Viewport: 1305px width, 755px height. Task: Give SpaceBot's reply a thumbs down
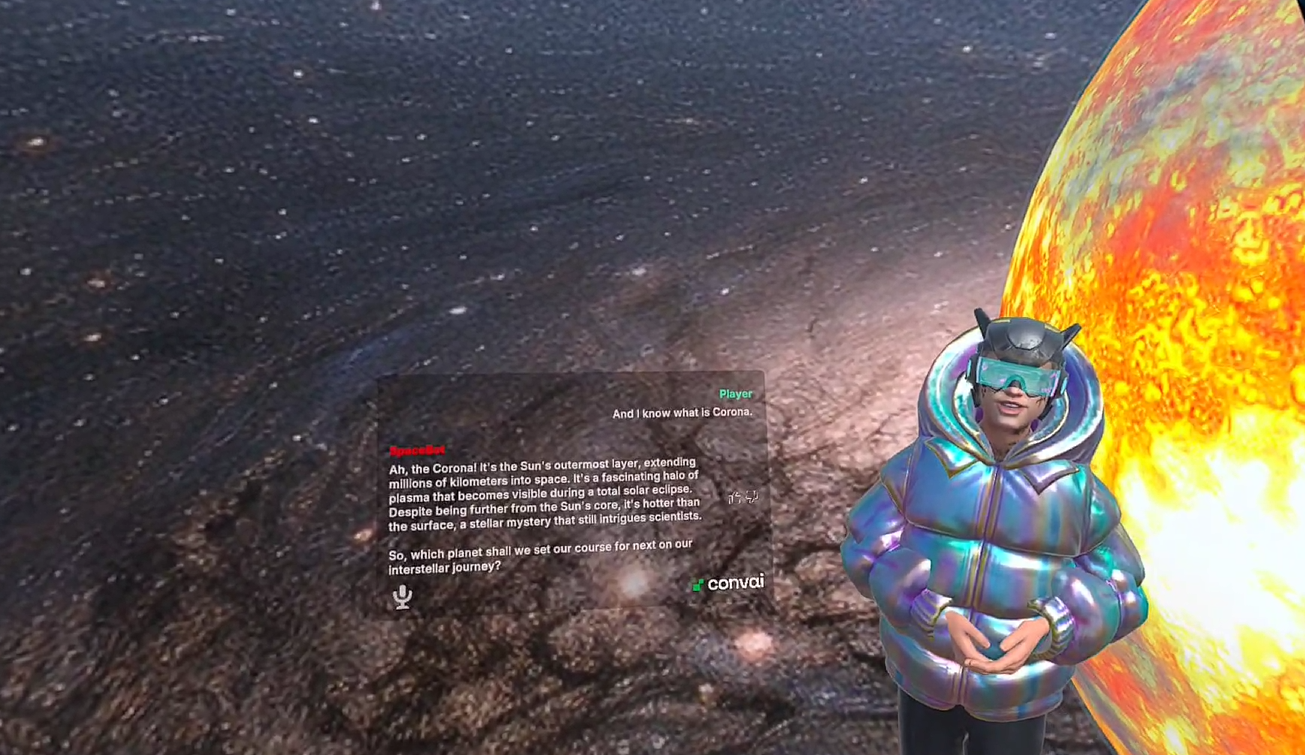pyautogui.click(x=751, y=497)
